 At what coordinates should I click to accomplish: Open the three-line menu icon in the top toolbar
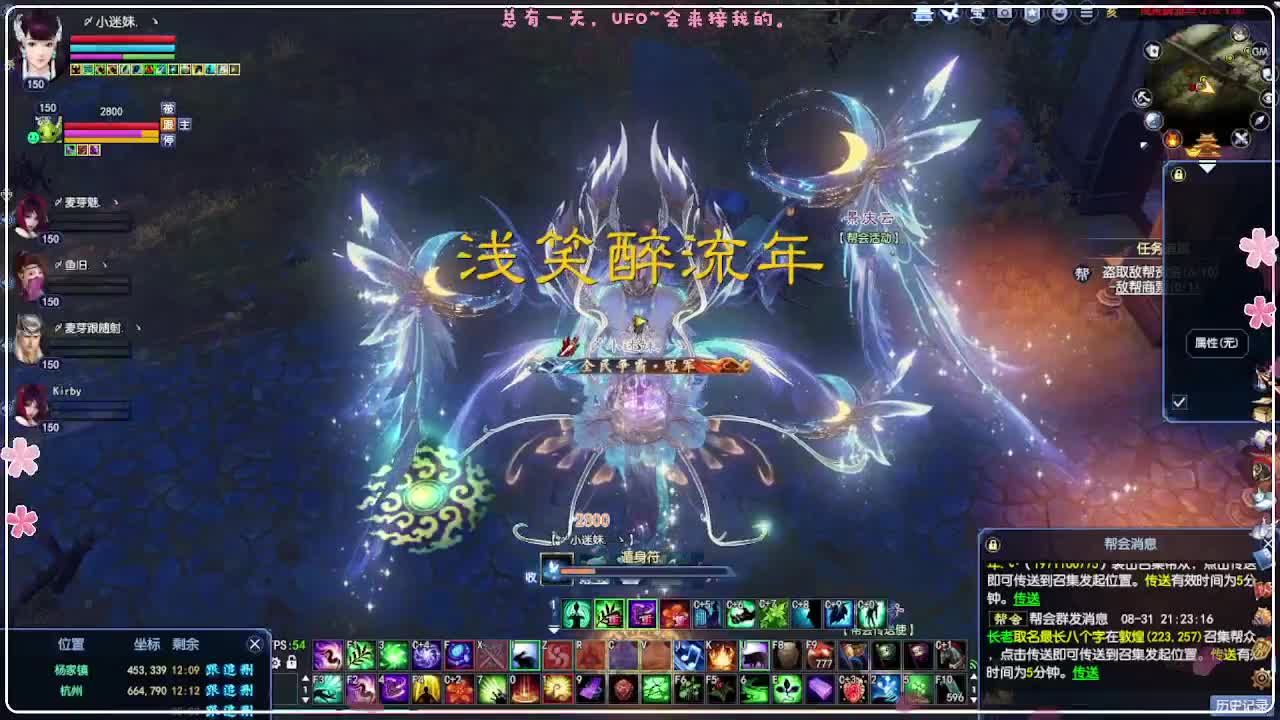tap(1085, 14)
